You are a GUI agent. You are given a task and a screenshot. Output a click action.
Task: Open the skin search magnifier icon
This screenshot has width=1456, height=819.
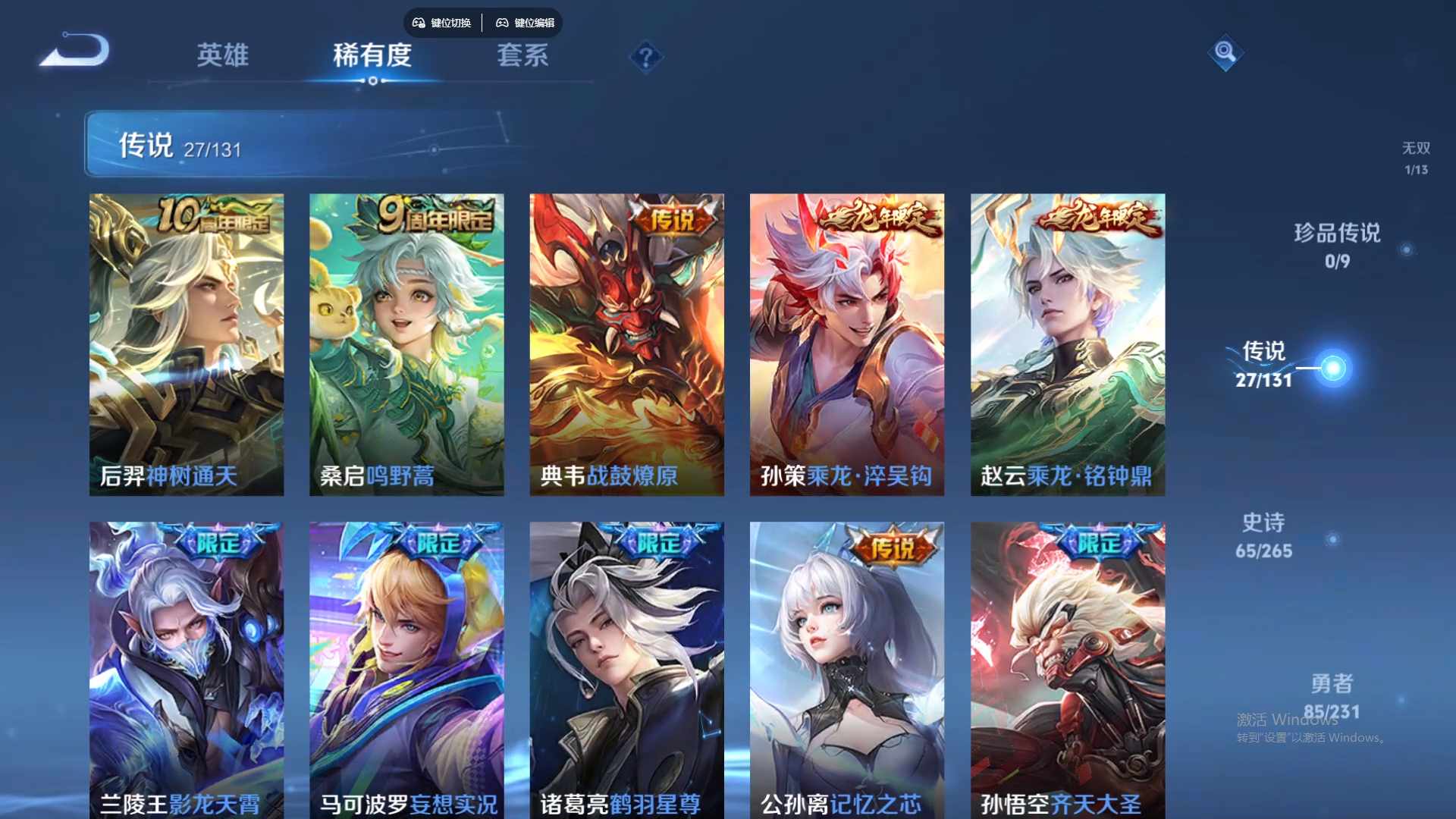click(1225, 53)
